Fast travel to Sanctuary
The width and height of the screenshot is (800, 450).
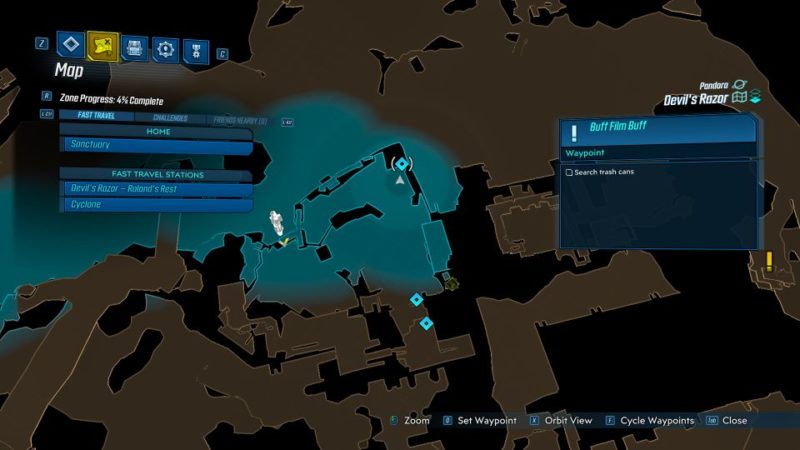(156, 145)
